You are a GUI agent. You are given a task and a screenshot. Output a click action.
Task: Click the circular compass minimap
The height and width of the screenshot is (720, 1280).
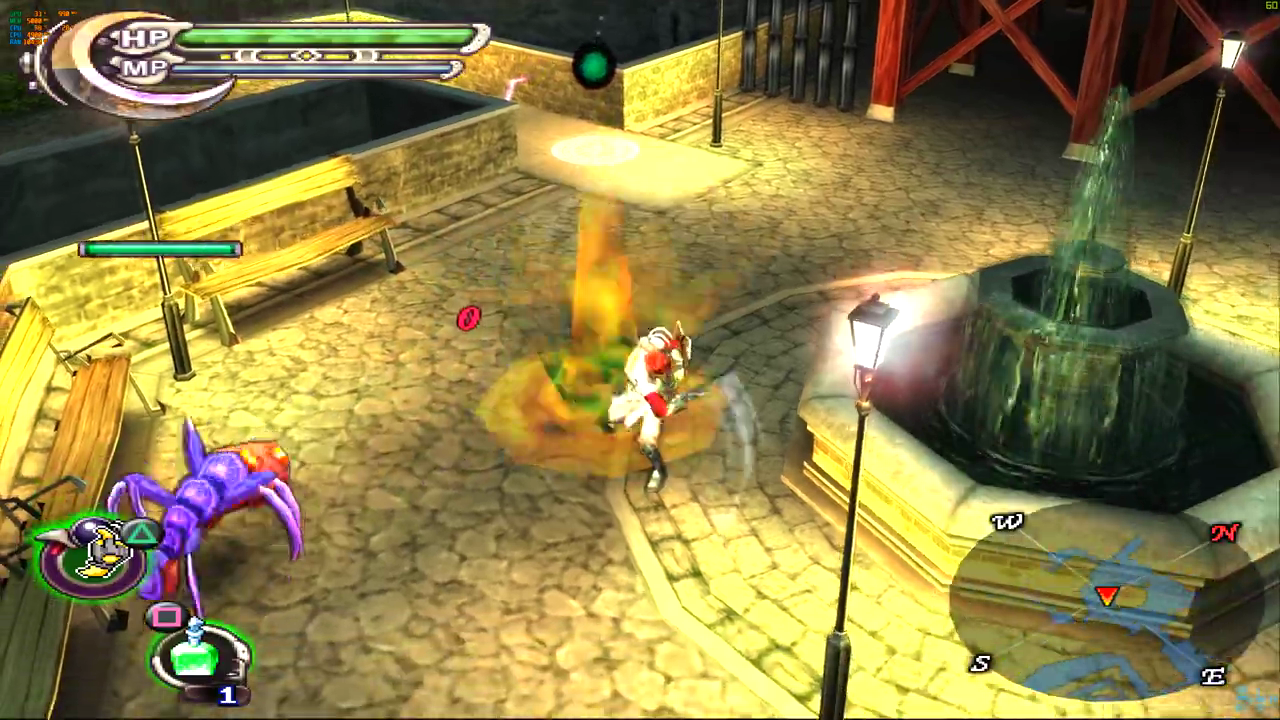click(x=1105, y=597)
